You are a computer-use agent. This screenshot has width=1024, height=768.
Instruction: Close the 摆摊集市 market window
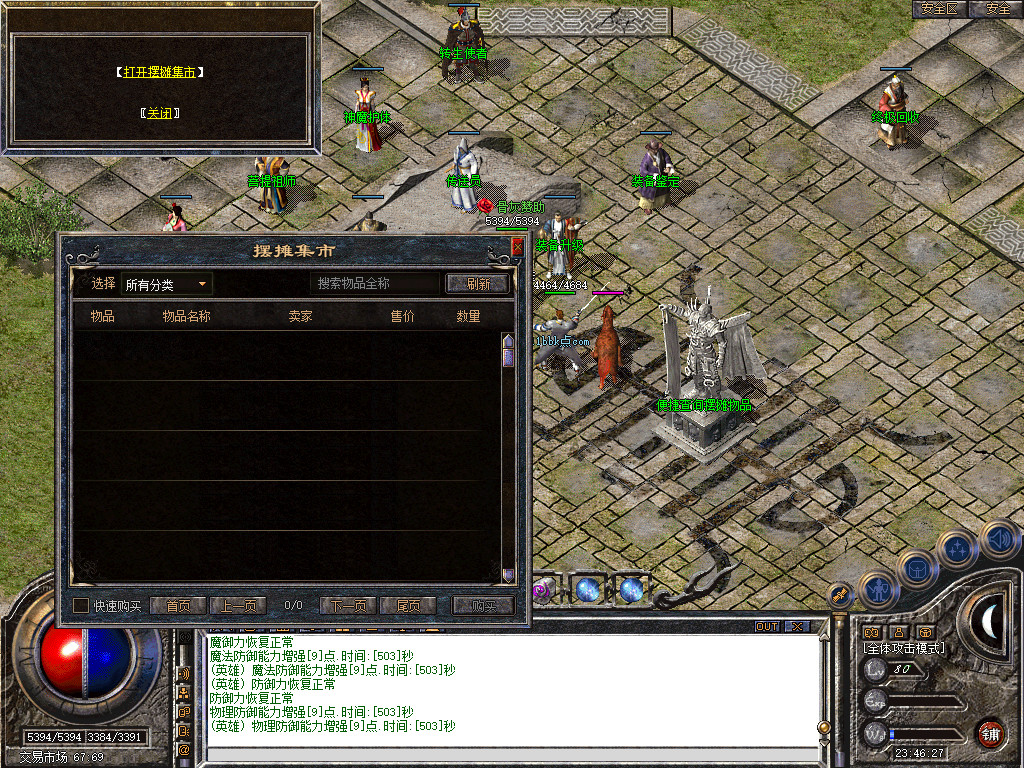(x=517, y=246)
